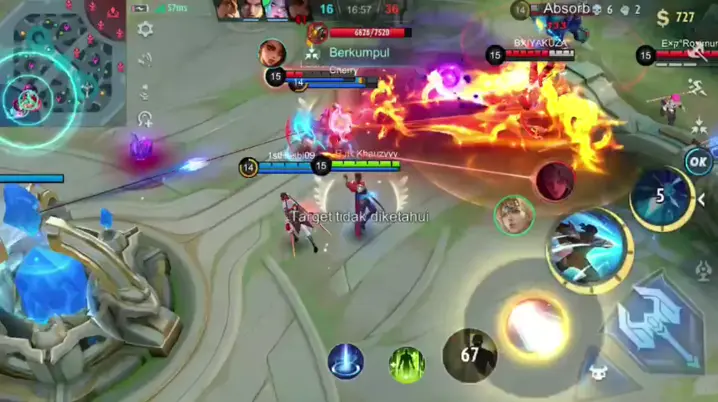718x402 pixels.
Task: Select the ally hero portrait above Cherry
Action: point(272,52)
